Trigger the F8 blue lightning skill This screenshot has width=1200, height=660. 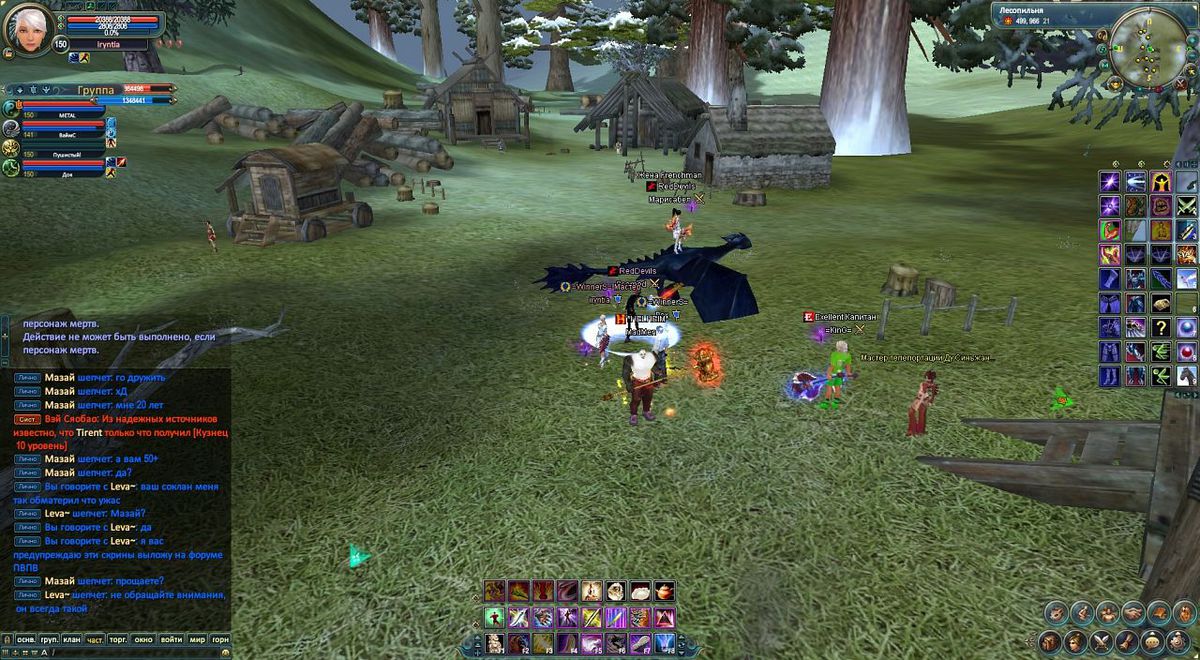664,643
